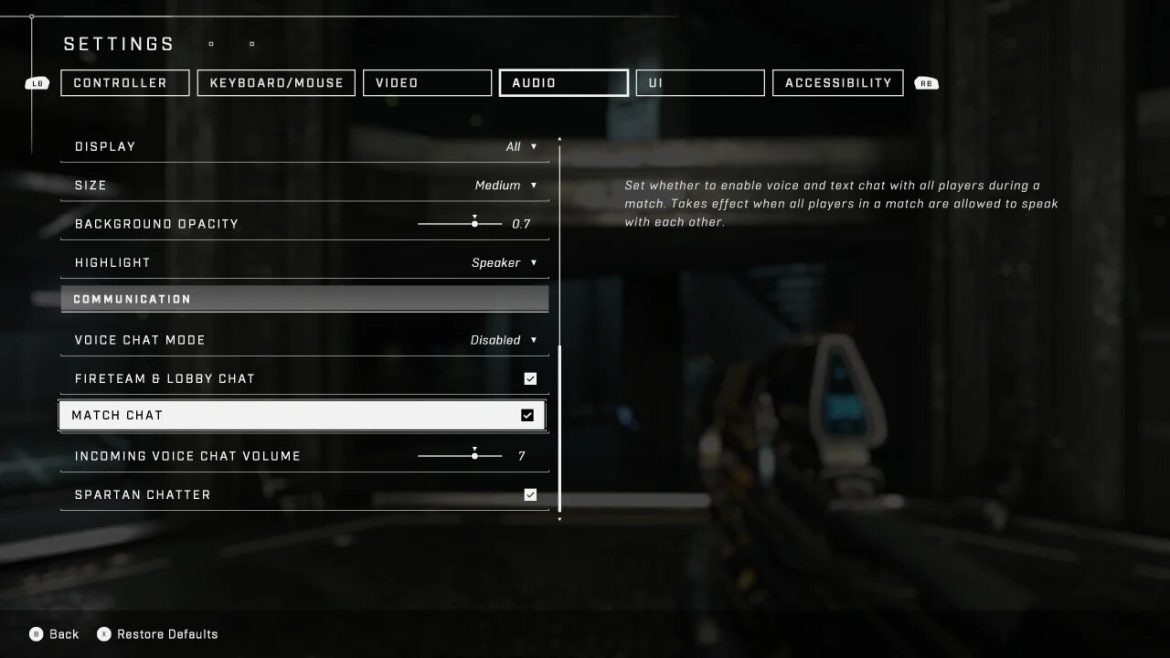1170x658 pixels.
Task: Expand the Voice Chat Mode dropdown
Action: (504, 340)
